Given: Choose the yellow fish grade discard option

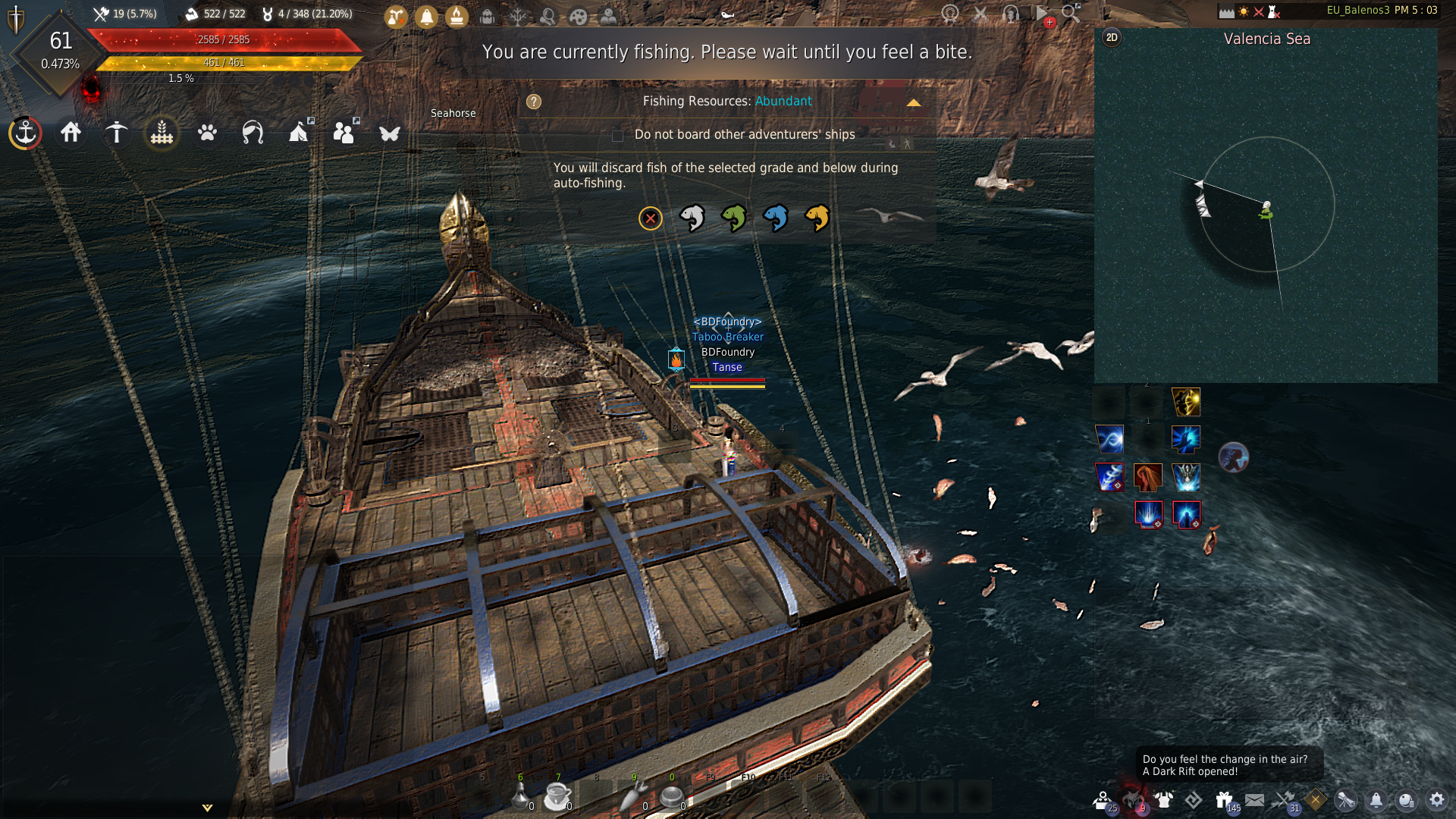Looking at the screenshot, I should pyautogui.click(x=817, y=218).
